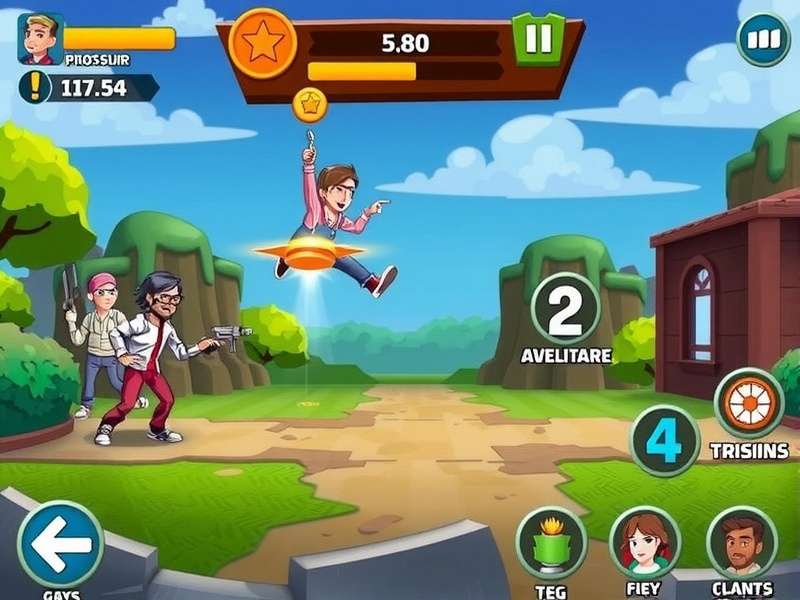Pause the game with the green button
Image resolution: width=800 pixels, height=600 pixels.
[538, 39]
